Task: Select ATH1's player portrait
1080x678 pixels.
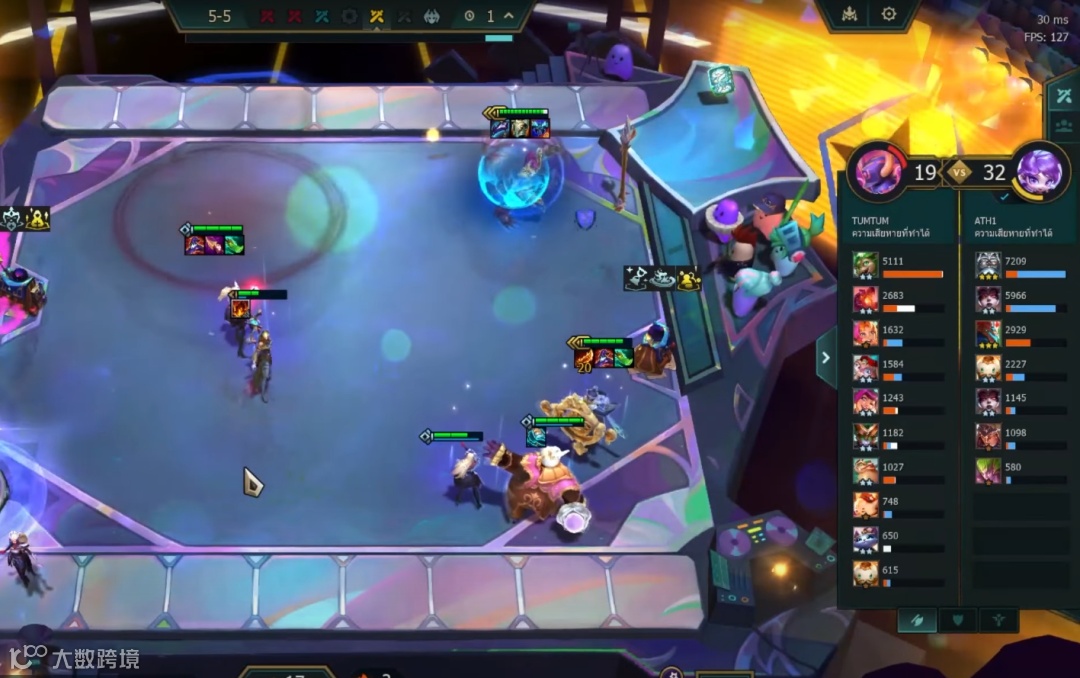Action: (1040, 171)
